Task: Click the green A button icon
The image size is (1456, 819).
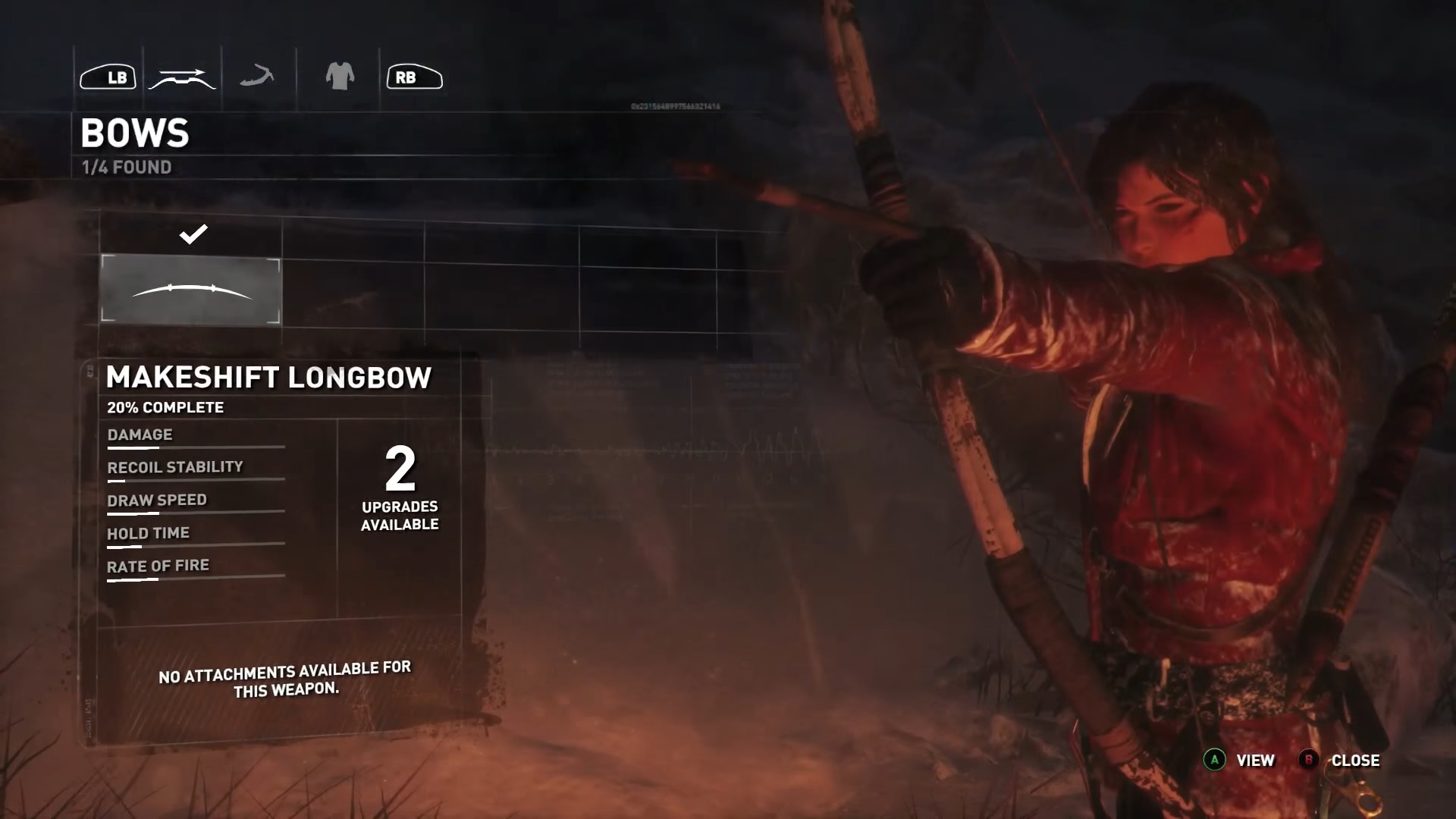Action: click(1214, 760)
